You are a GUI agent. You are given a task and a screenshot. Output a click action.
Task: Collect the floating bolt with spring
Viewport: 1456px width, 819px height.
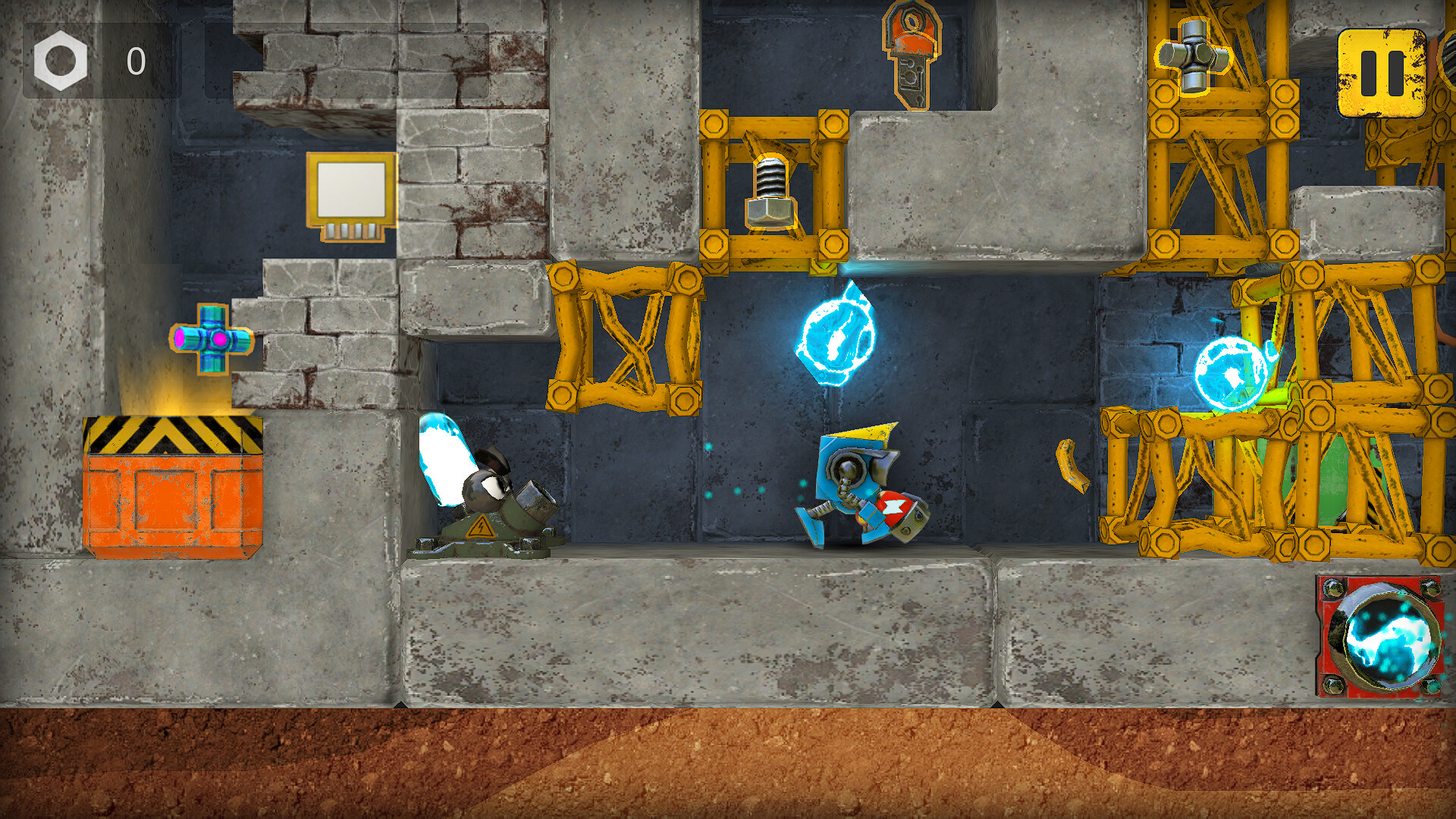770,193
